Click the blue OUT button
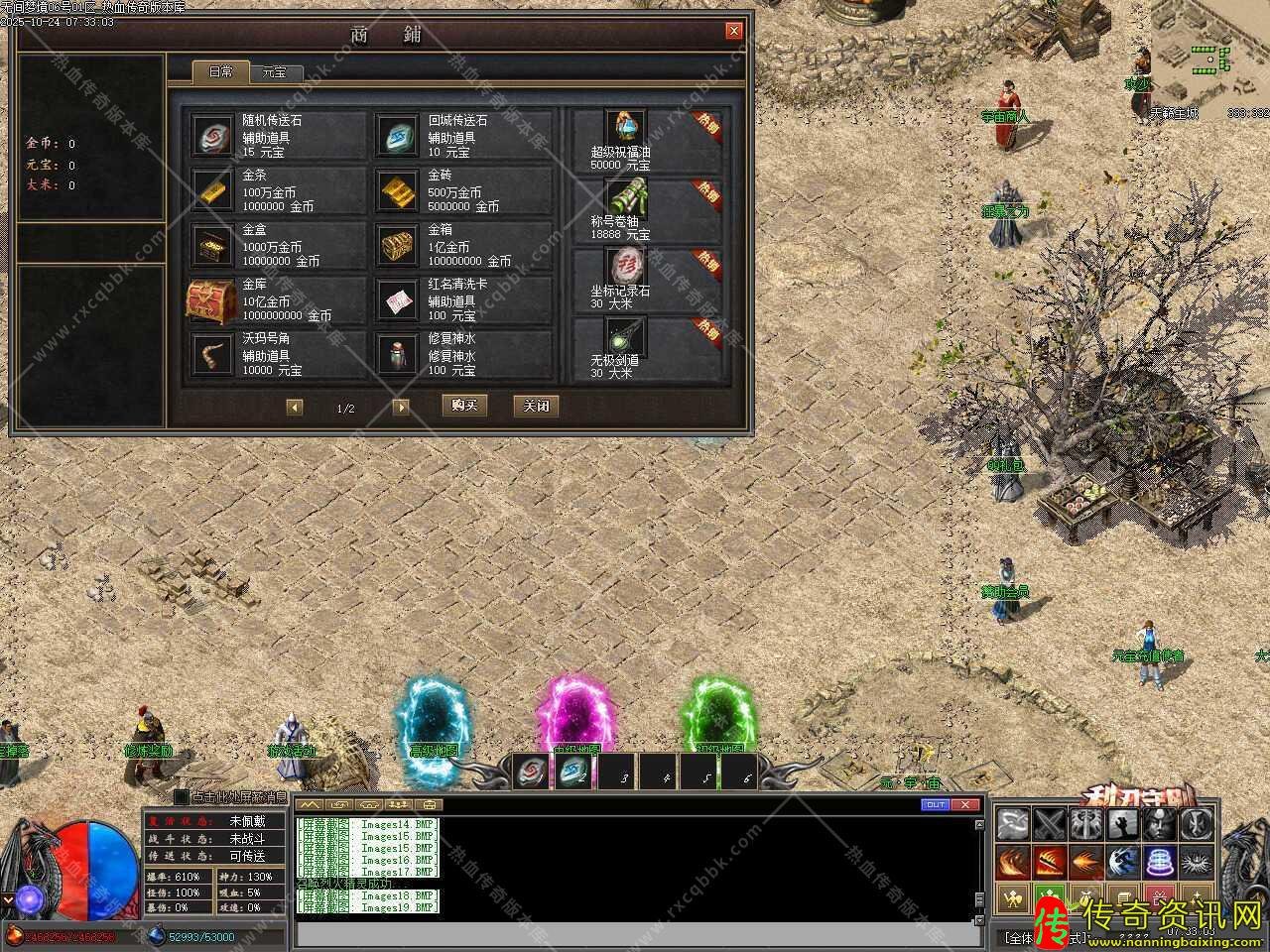The image size is (1270, 952). 936,804
